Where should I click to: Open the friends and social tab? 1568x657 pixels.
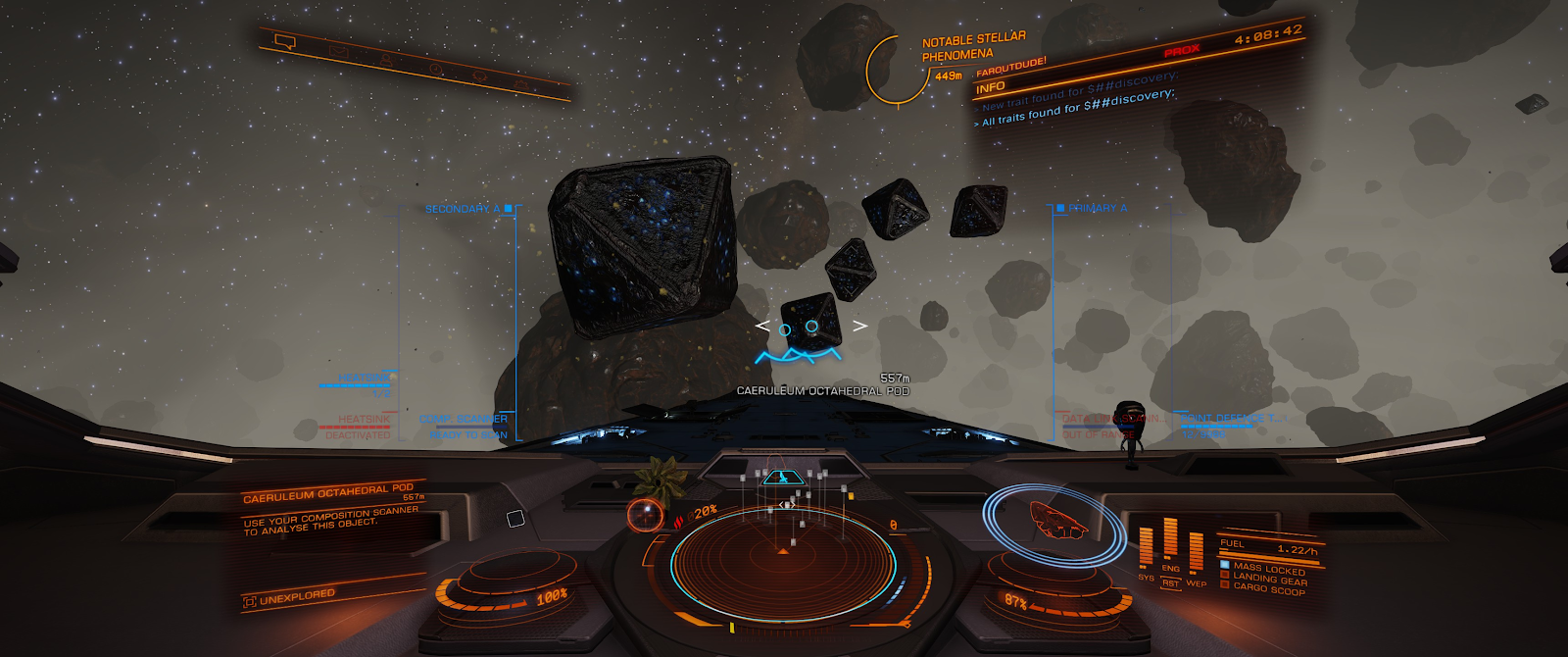[386, 61]
